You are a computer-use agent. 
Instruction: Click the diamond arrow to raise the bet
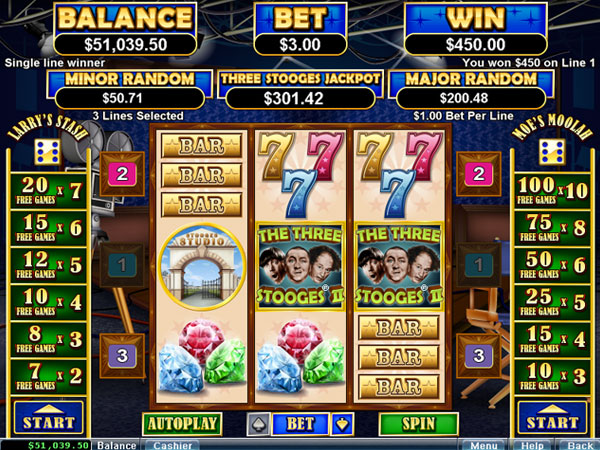pos(345,424)
